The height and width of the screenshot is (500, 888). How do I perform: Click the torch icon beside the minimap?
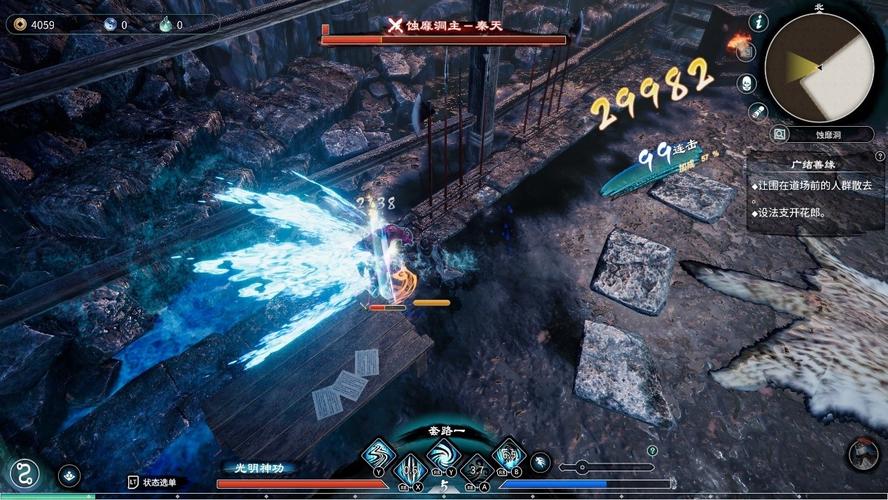point(740,41)
